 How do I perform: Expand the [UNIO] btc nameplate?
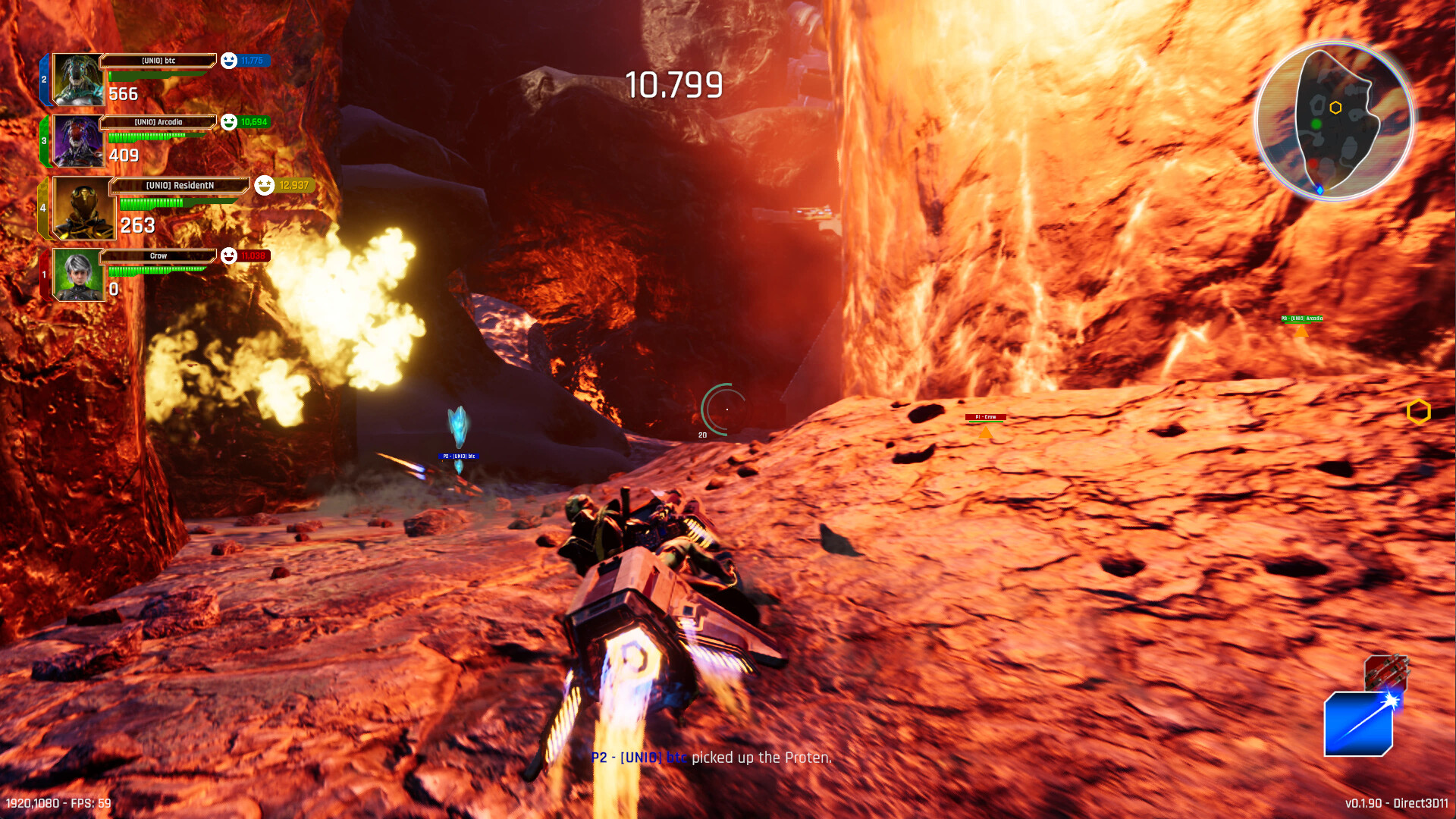pyautogui.click(x=159, y=61)
